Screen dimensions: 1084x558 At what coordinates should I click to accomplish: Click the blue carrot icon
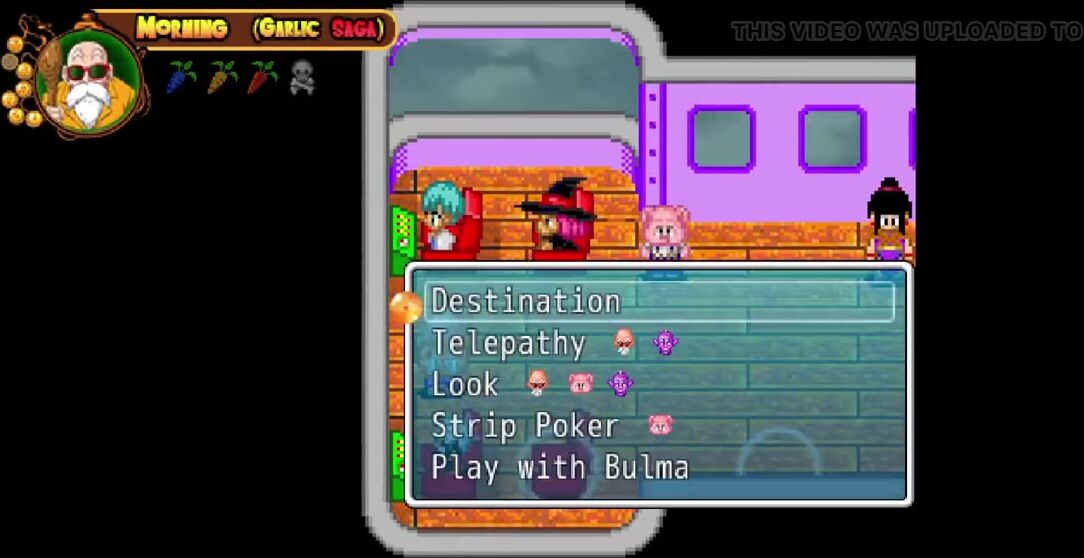(x=181, y=77)
